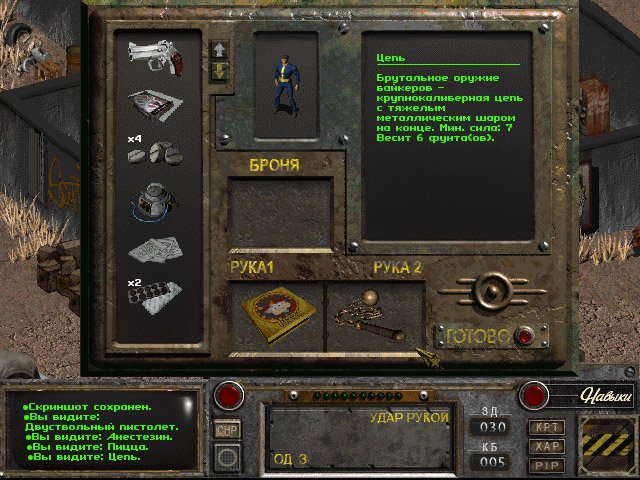Open the map with КРТ button

(547, 426)
